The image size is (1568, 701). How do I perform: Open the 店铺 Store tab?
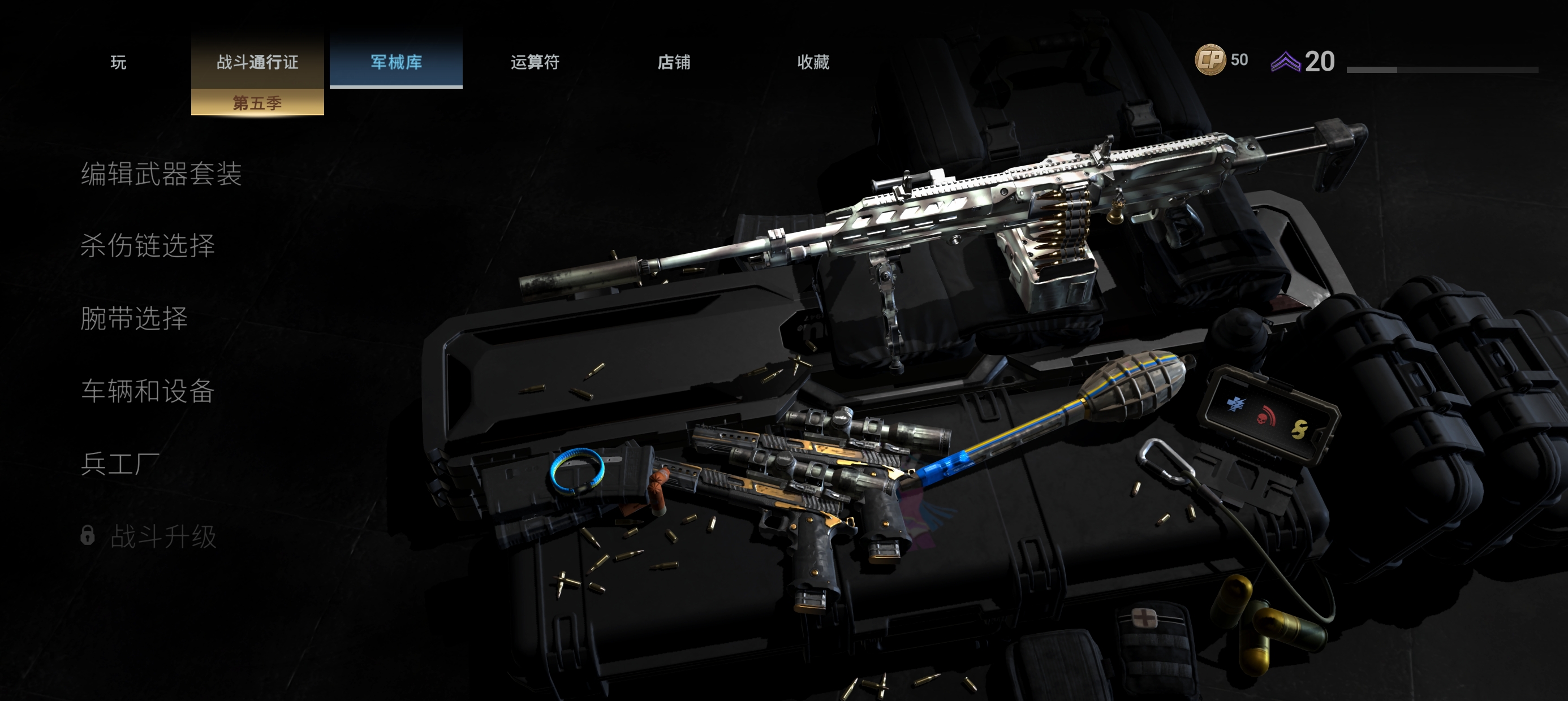tap(674, 62)
